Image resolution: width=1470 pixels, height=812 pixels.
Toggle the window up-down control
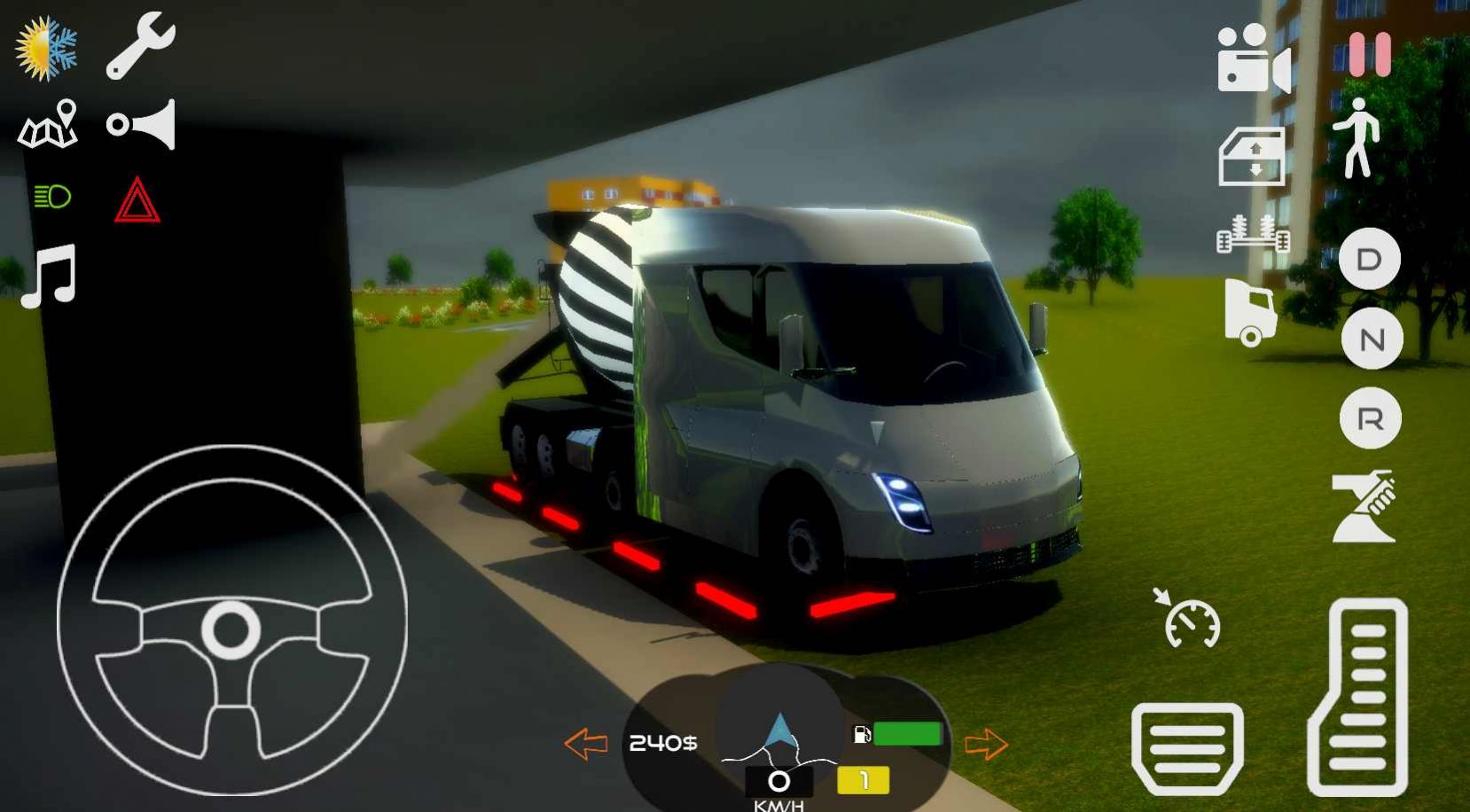[x=1252, y=157]
